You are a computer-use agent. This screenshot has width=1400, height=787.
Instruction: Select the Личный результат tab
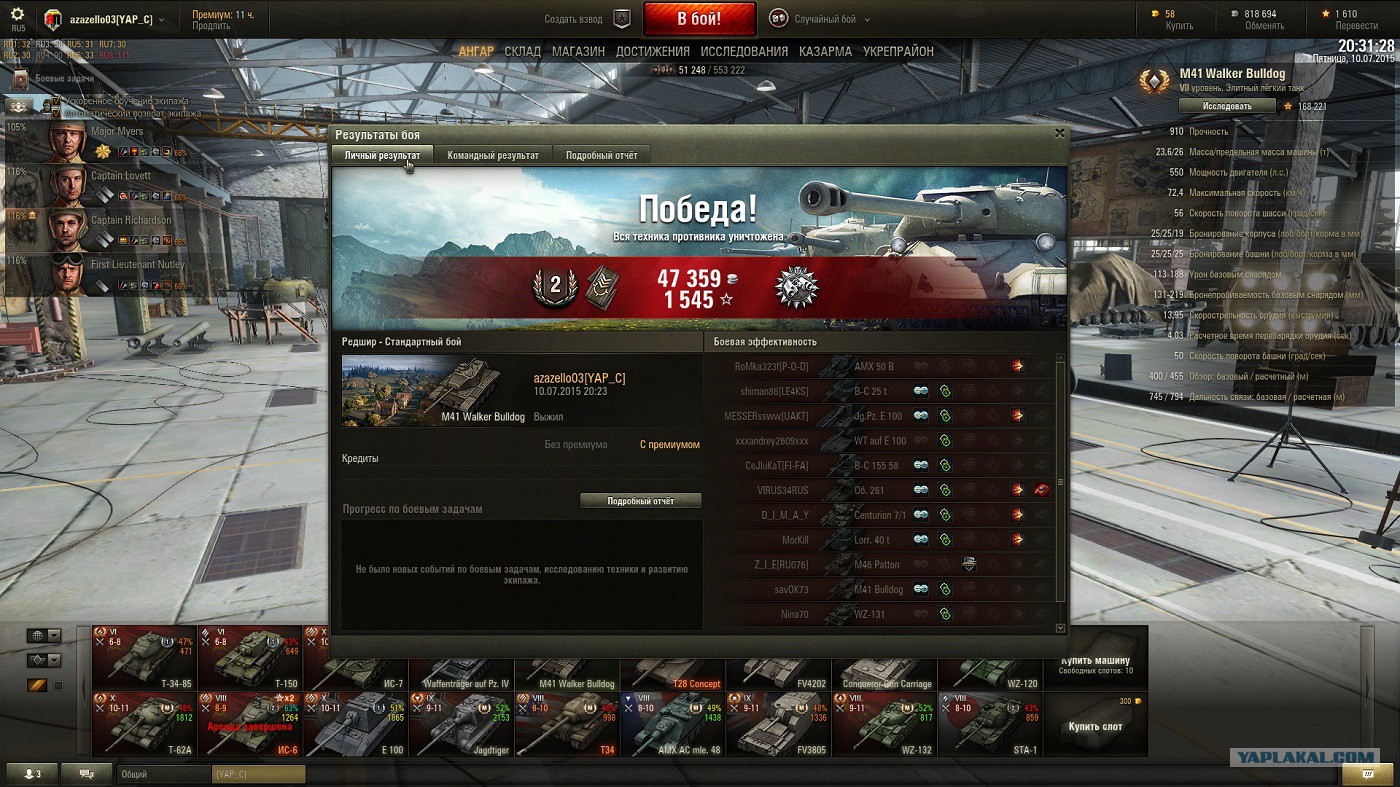[382, 155]
